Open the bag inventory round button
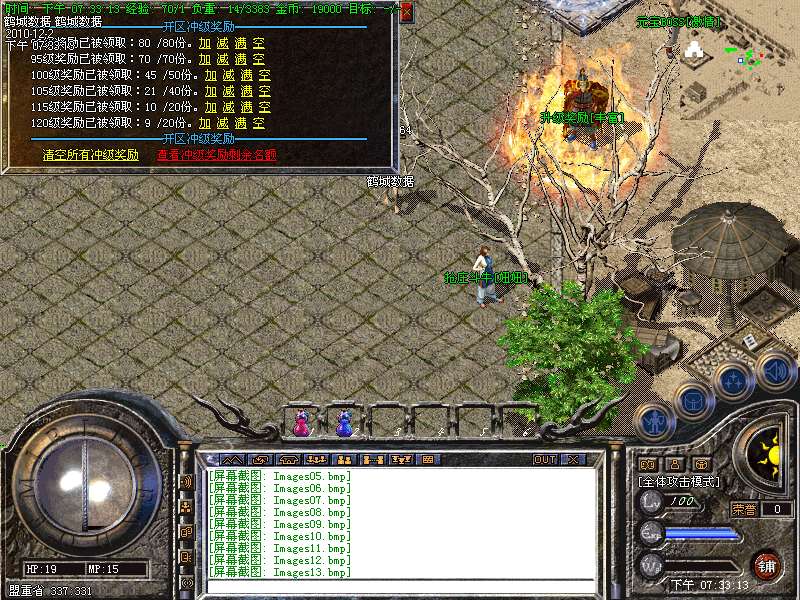The width and height of the screenshot is (800, 600). pos(692,401)
